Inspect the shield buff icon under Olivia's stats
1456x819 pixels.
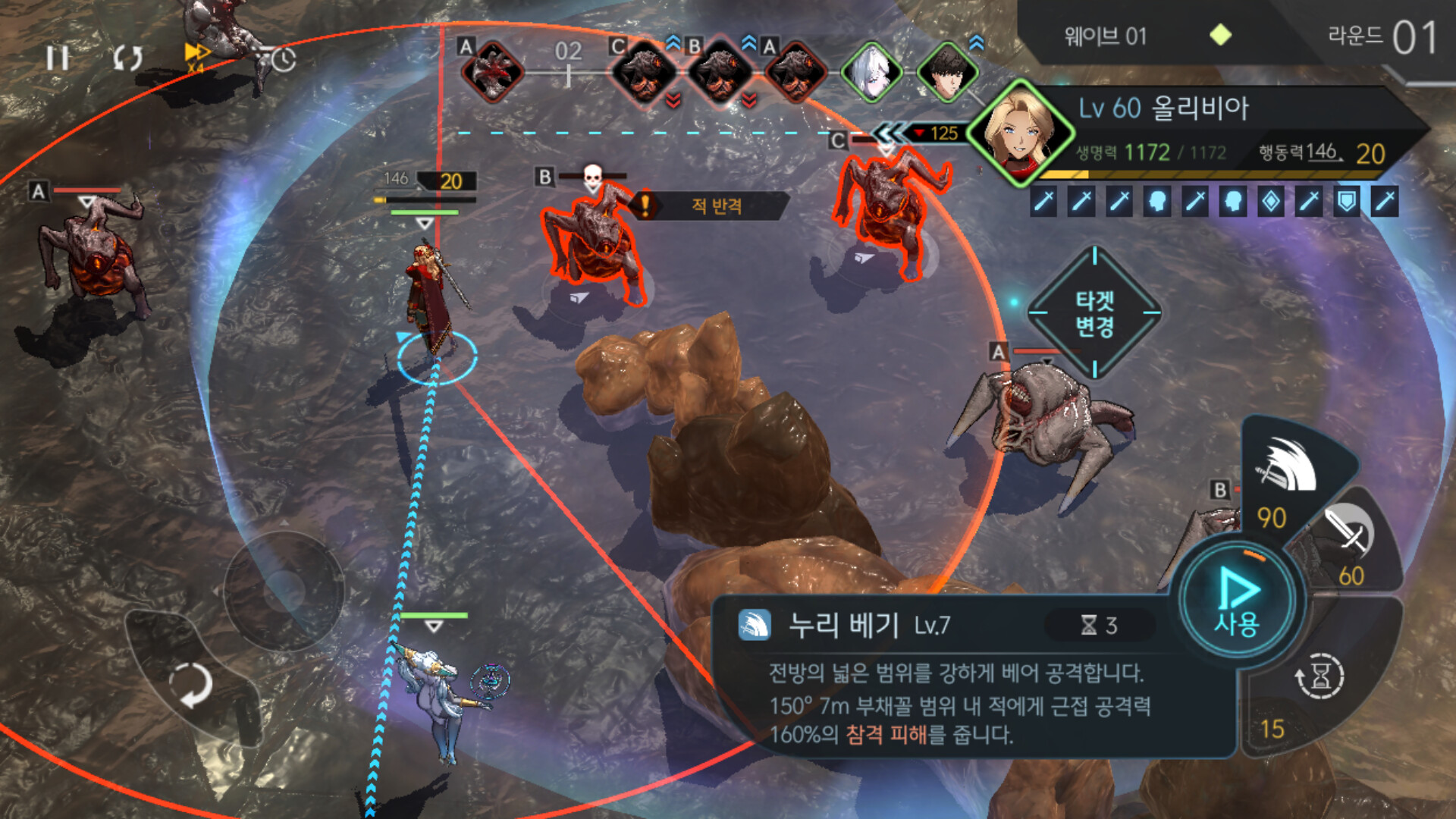(x=1345, y=200)
